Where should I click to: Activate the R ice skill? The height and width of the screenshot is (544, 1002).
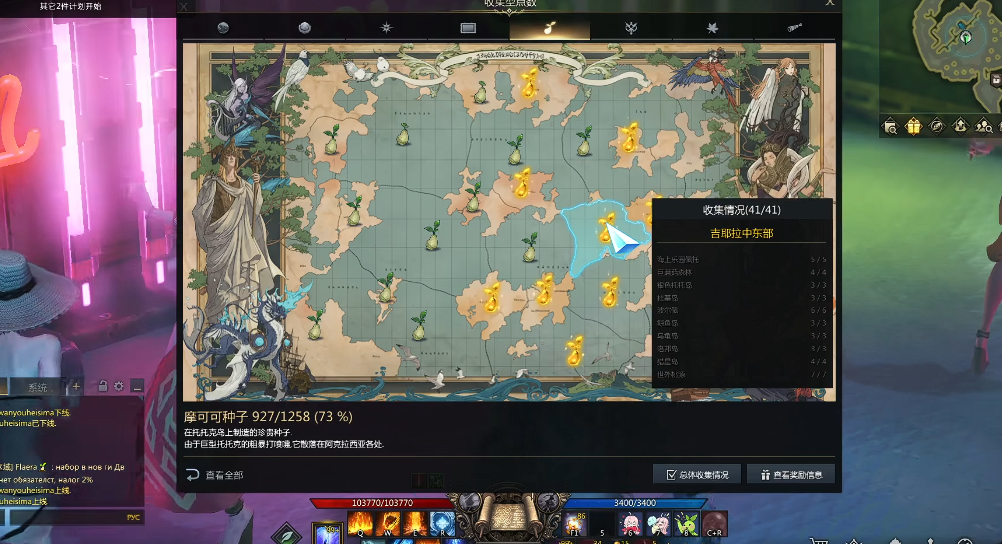(442, 523)
